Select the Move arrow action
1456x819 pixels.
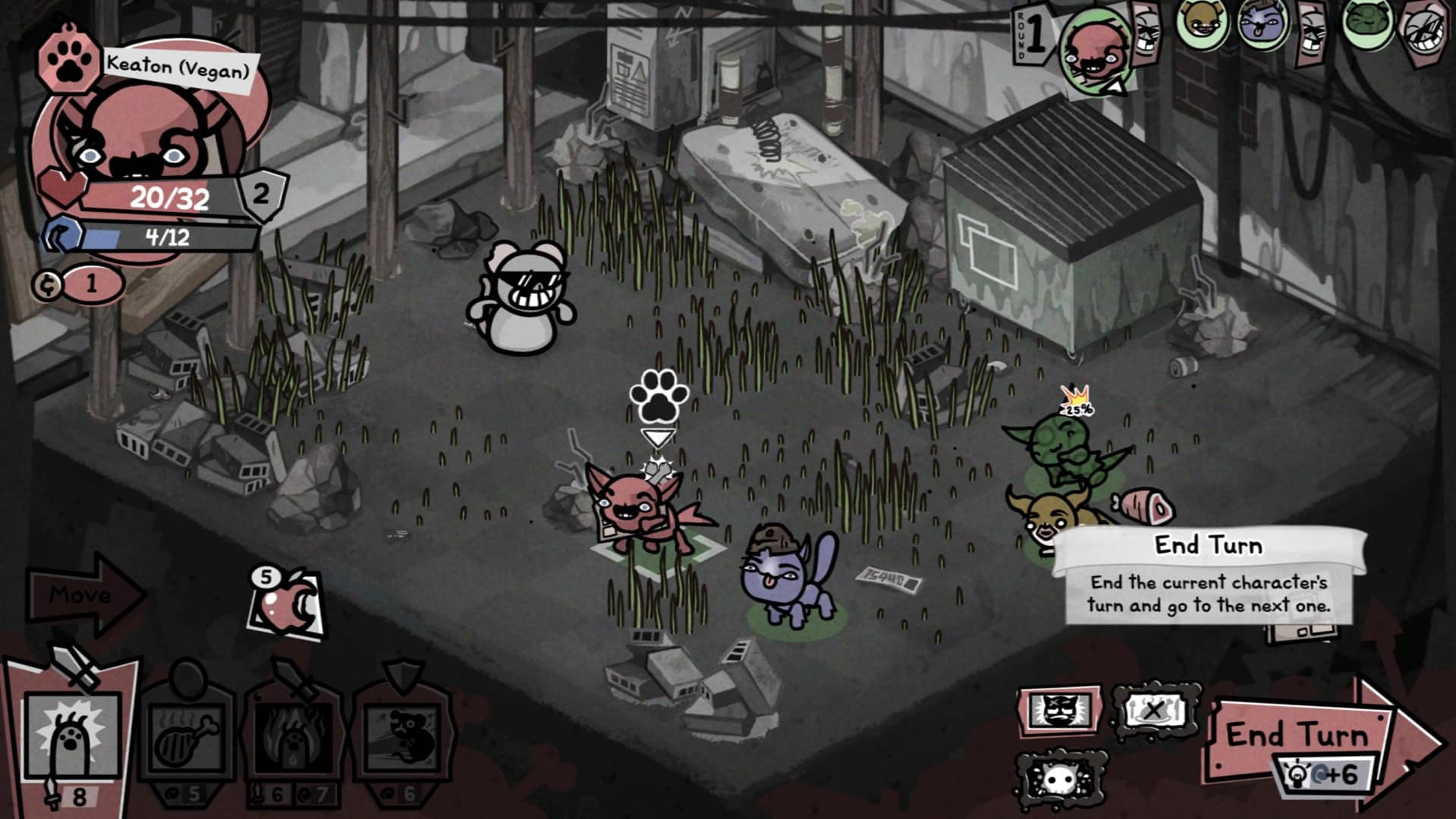[x=82, y=595]
